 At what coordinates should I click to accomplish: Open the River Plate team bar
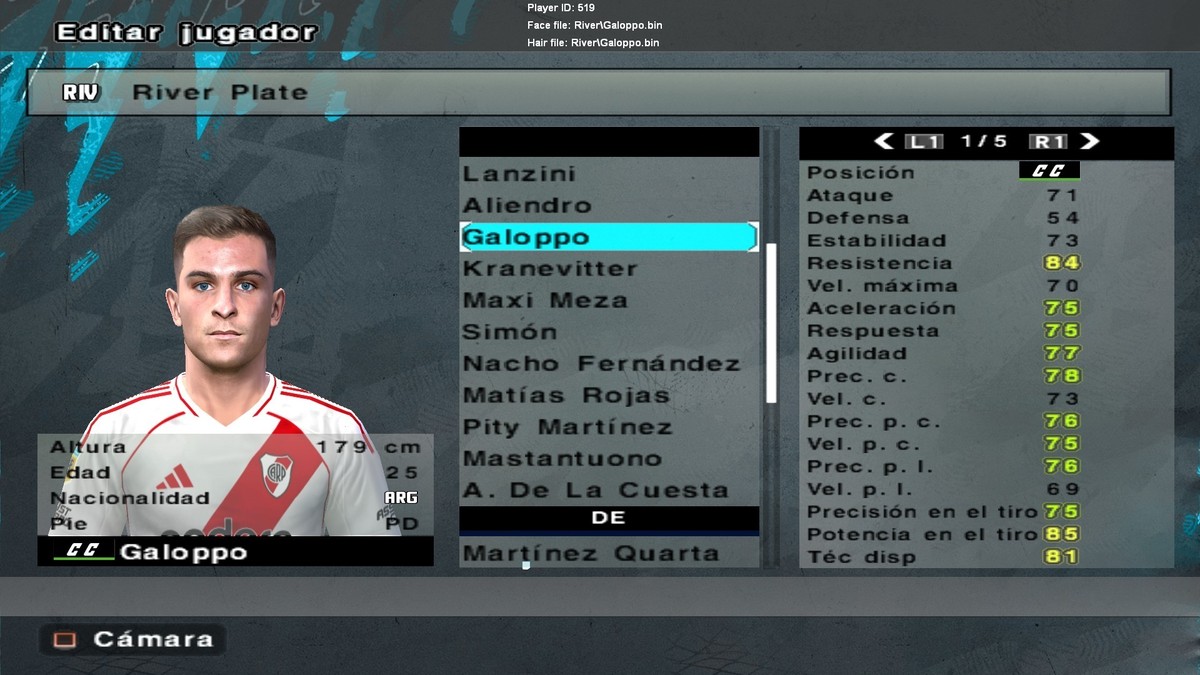pos(598,92)
